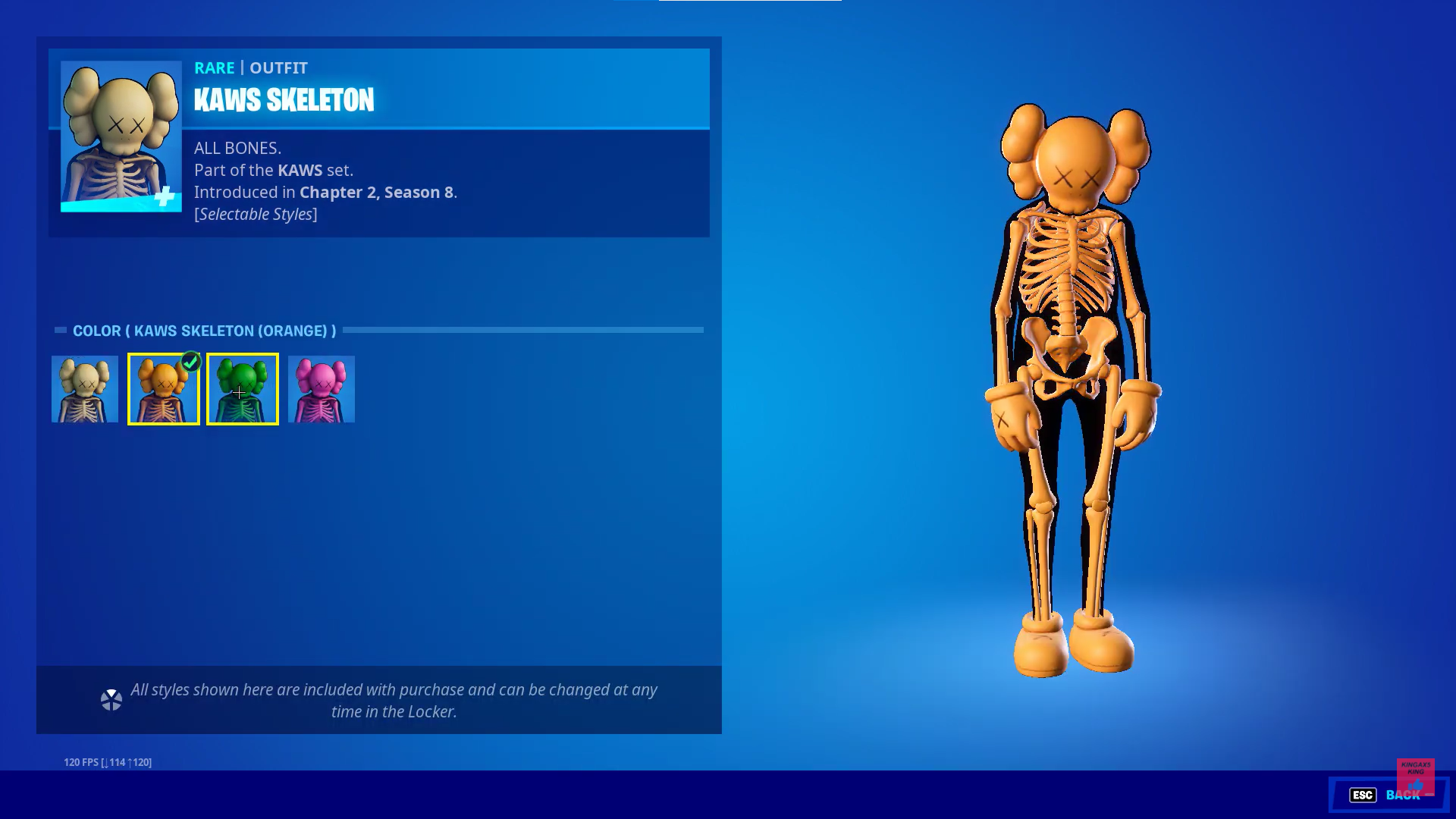Select the pink KAWS Skeleton style
This screenshot has height=819, width=1456.
pos(321,389)
